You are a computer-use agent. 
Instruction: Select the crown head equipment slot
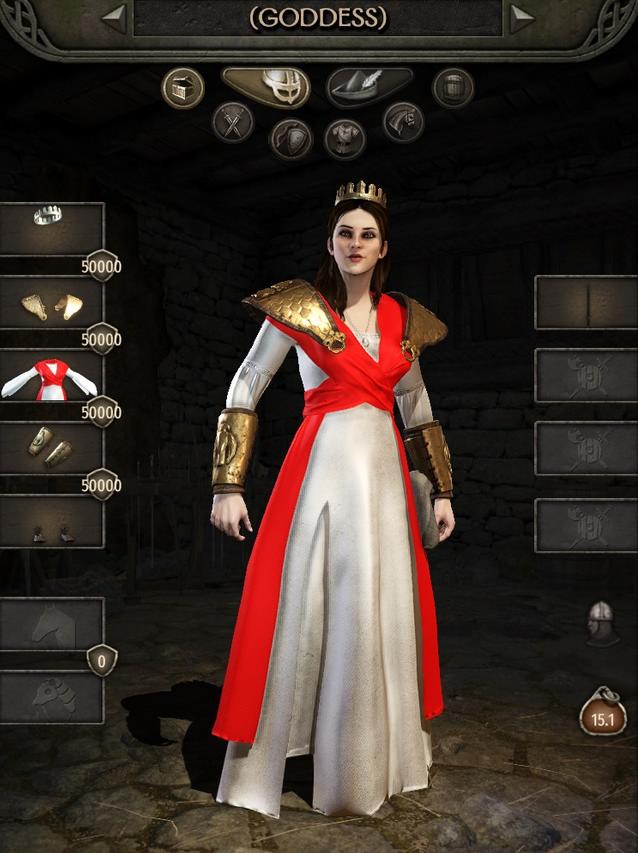pos(52,228)
